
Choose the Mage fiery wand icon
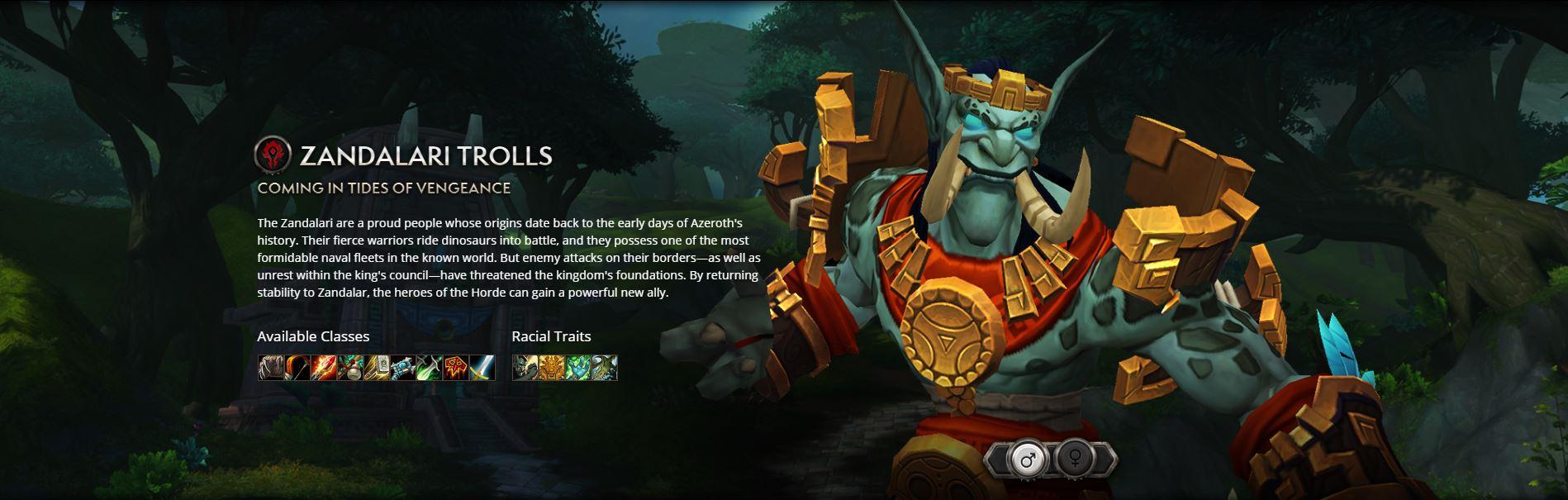323,368
